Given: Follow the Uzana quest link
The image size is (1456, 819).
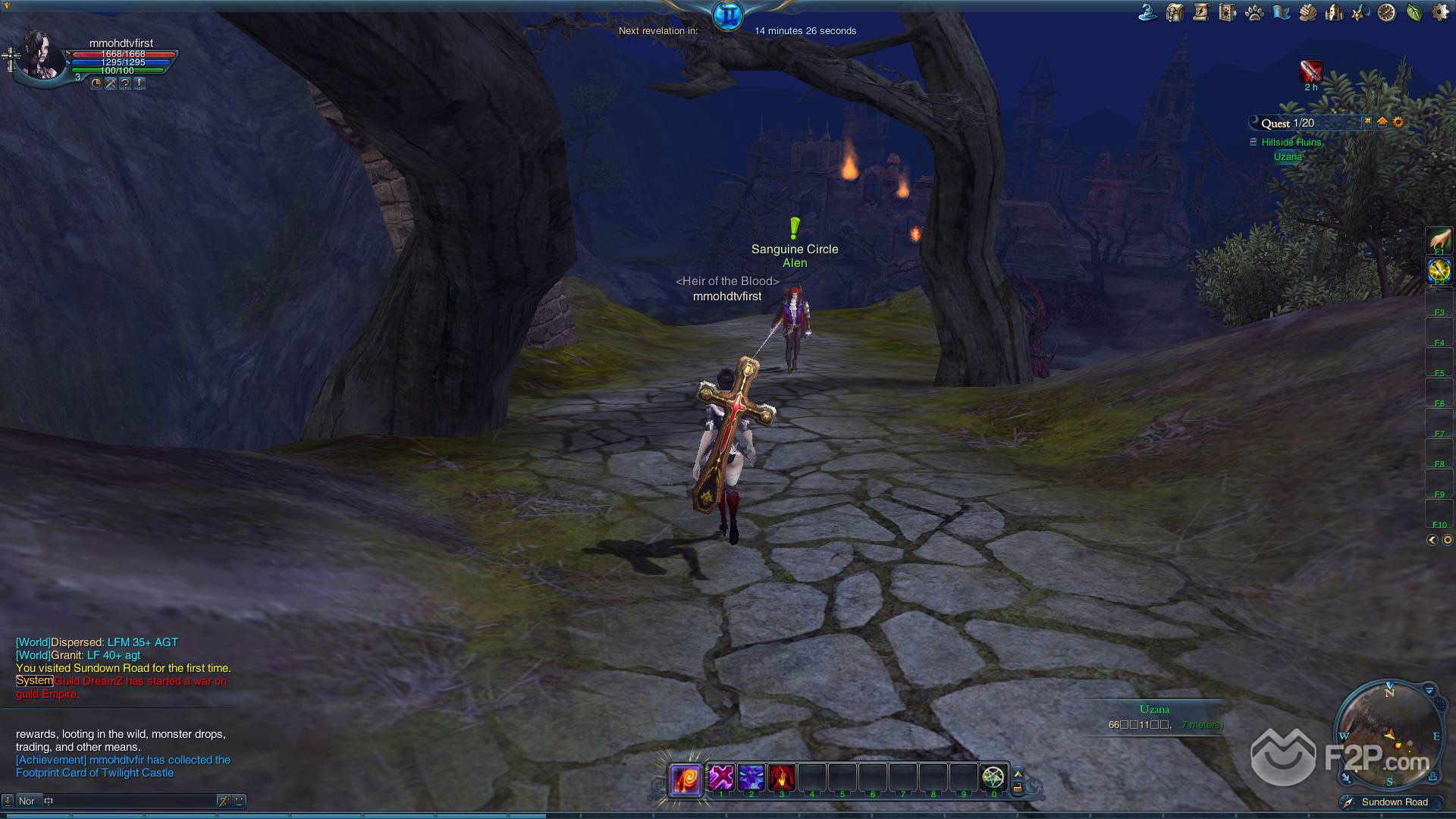Looking at the screenshot, I should [1288, 157].
